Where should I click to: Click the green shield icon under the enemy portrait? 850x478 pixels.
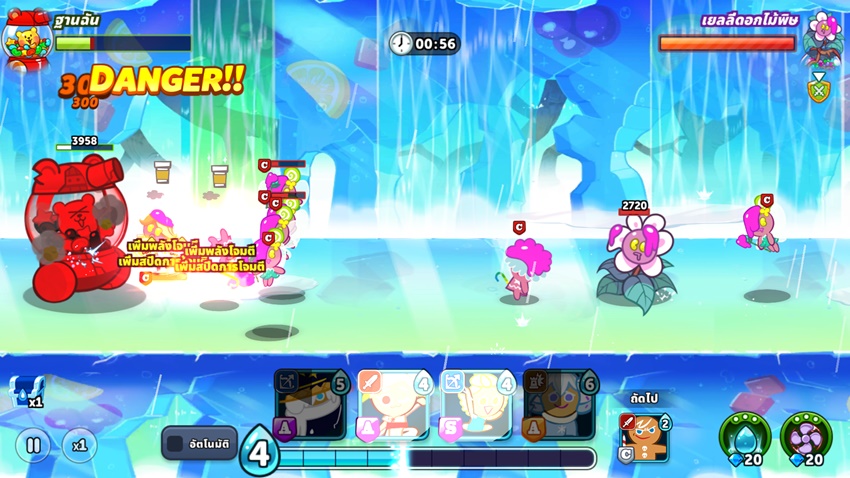(818, 91)
